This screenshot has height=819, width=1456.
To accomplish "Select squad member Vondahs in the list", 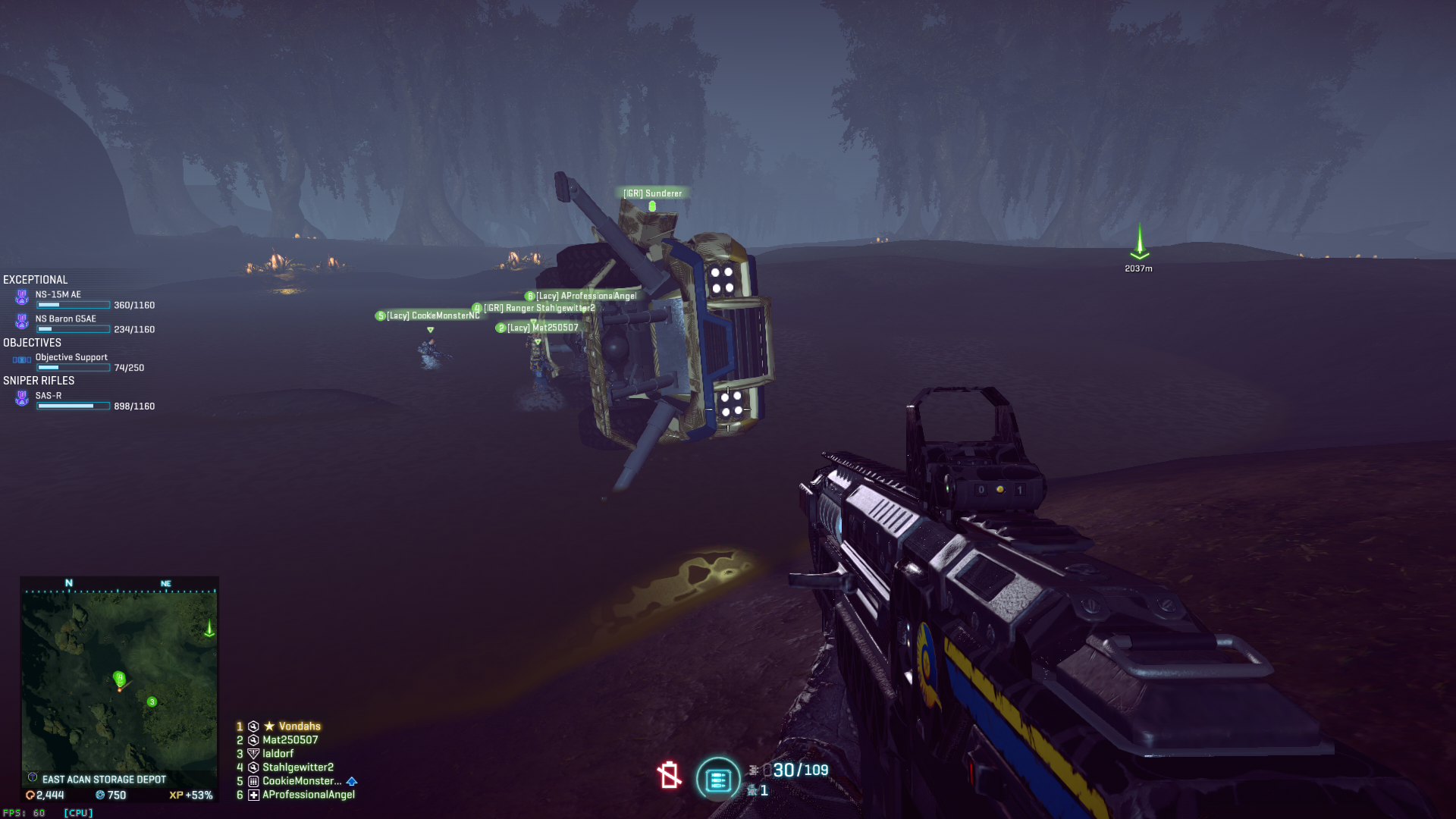I will [299, 726].
